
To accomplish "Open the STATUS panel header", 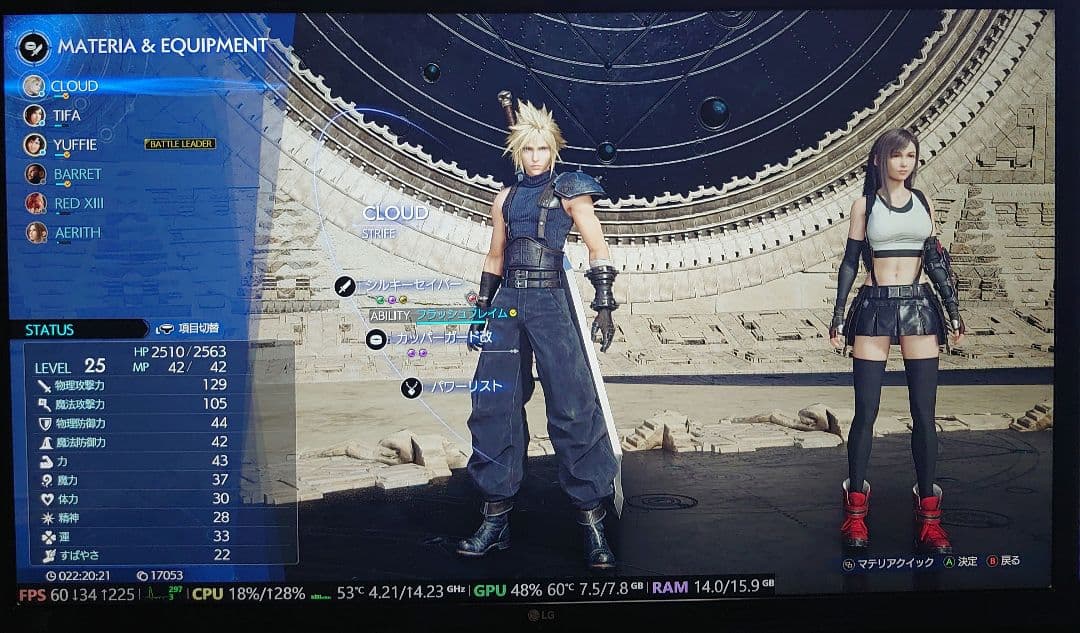I will (x=50, y=330).
